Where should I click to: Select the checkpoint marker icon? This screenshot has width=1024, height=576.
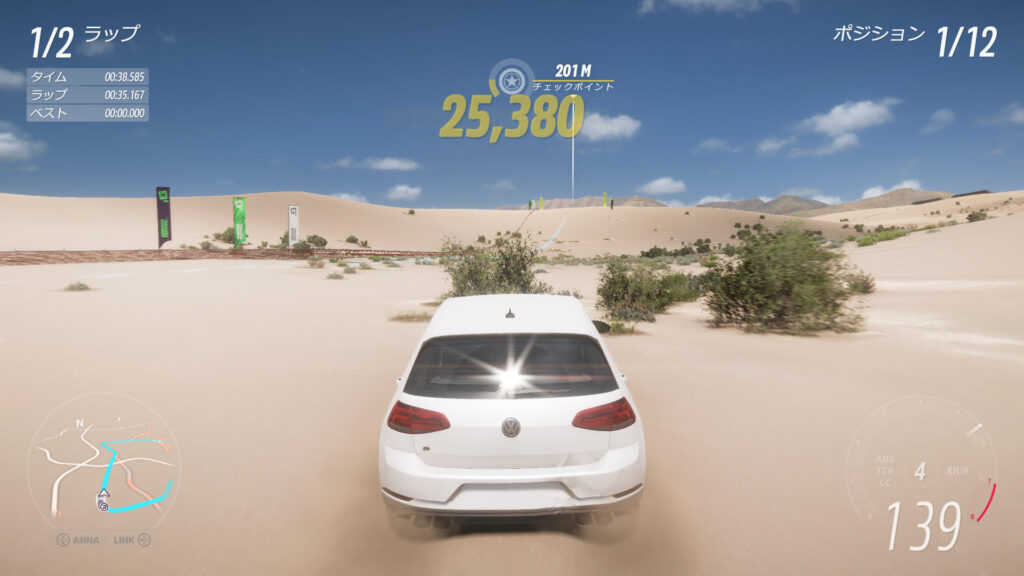tap(511, 78)
